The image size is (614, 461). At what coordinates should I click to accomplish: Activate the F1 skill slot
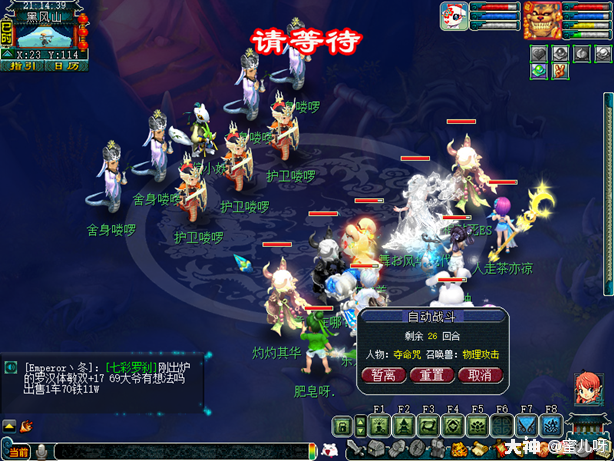pos(380,425)
